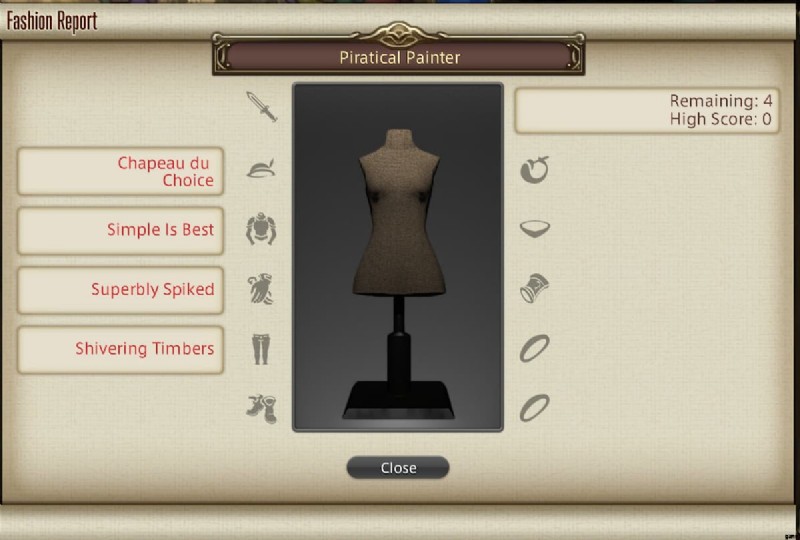Close the Fashion Report window
Image resolution: width=800 pixels, height=540 pixels.
pos(398,467)
